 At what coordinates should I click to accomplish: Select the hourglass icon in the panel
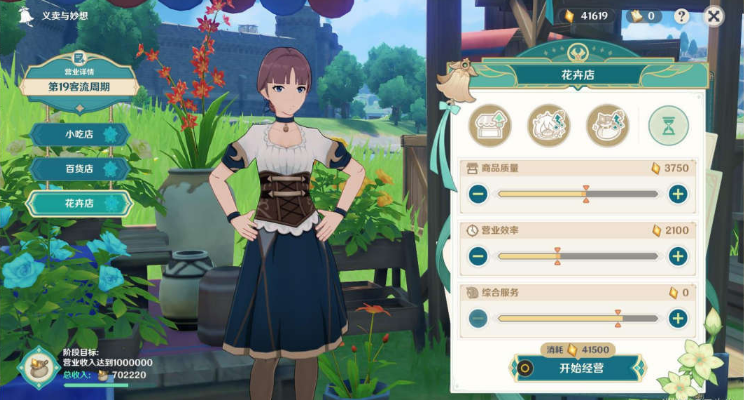pyautogui.click(x=668, y=125)
